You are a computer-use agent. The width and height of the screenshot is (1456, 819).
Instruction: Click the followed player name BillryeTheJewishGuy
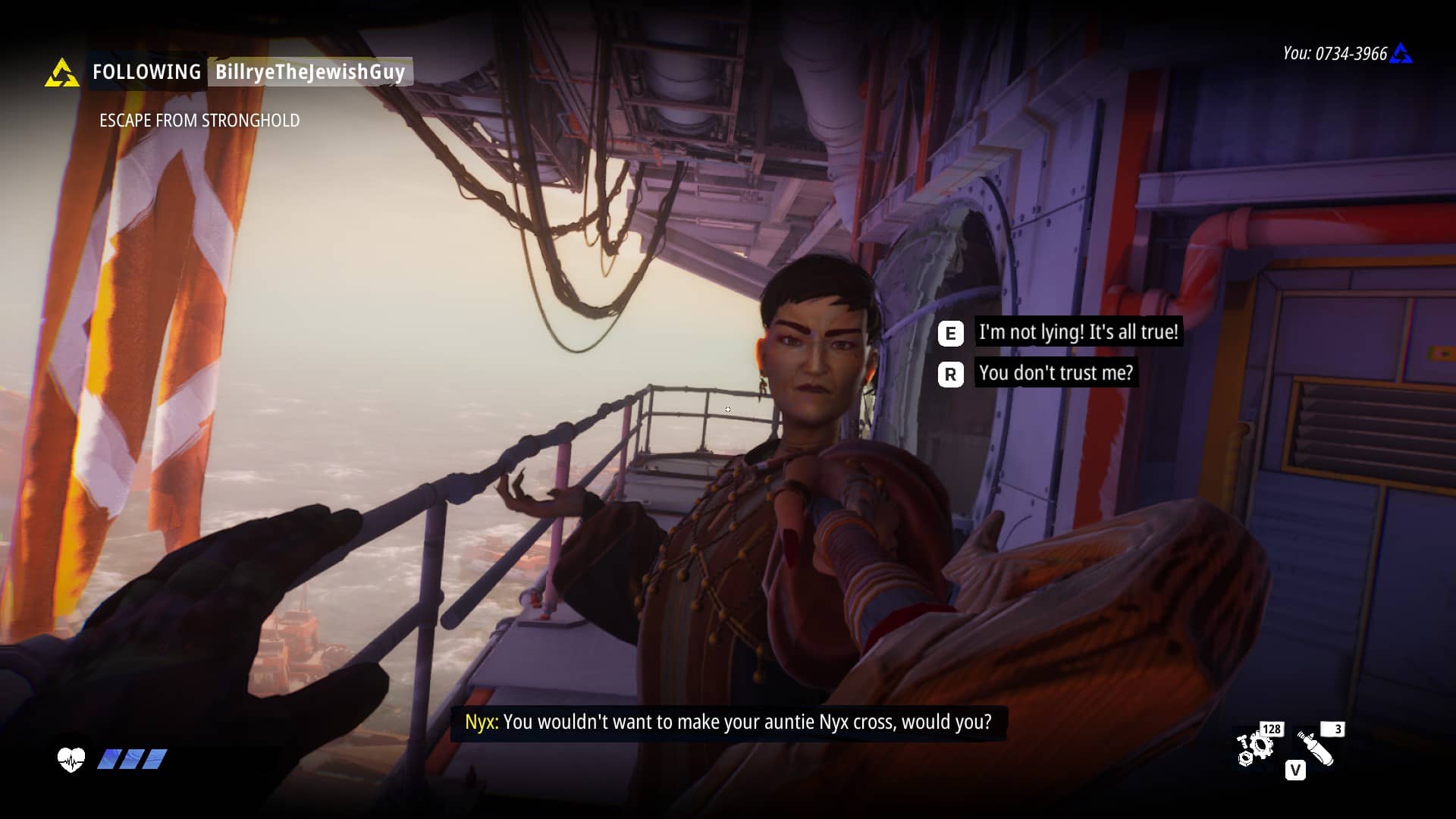[310, 72]
